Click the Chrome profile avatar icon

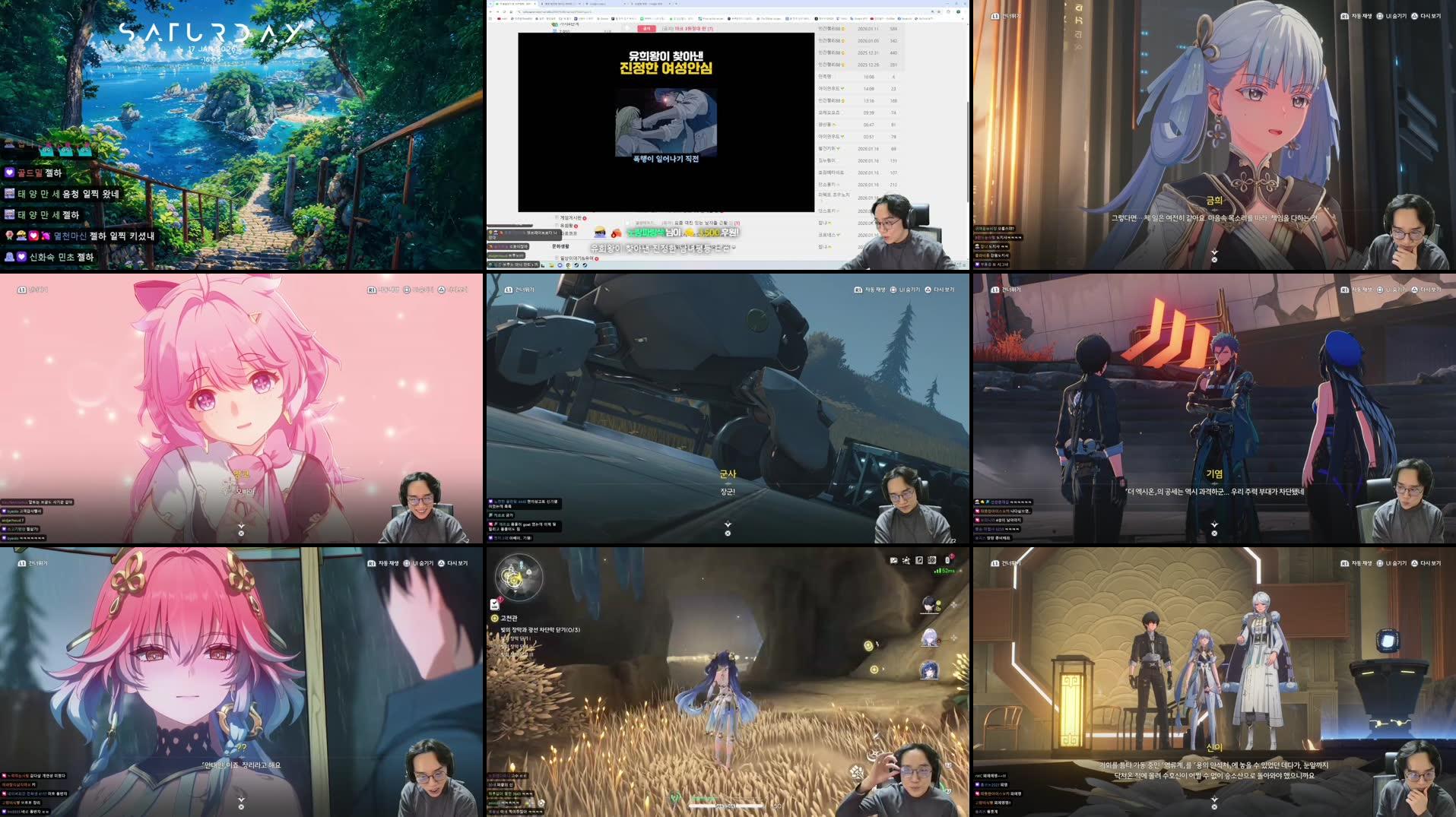click(x=958, y=12)
